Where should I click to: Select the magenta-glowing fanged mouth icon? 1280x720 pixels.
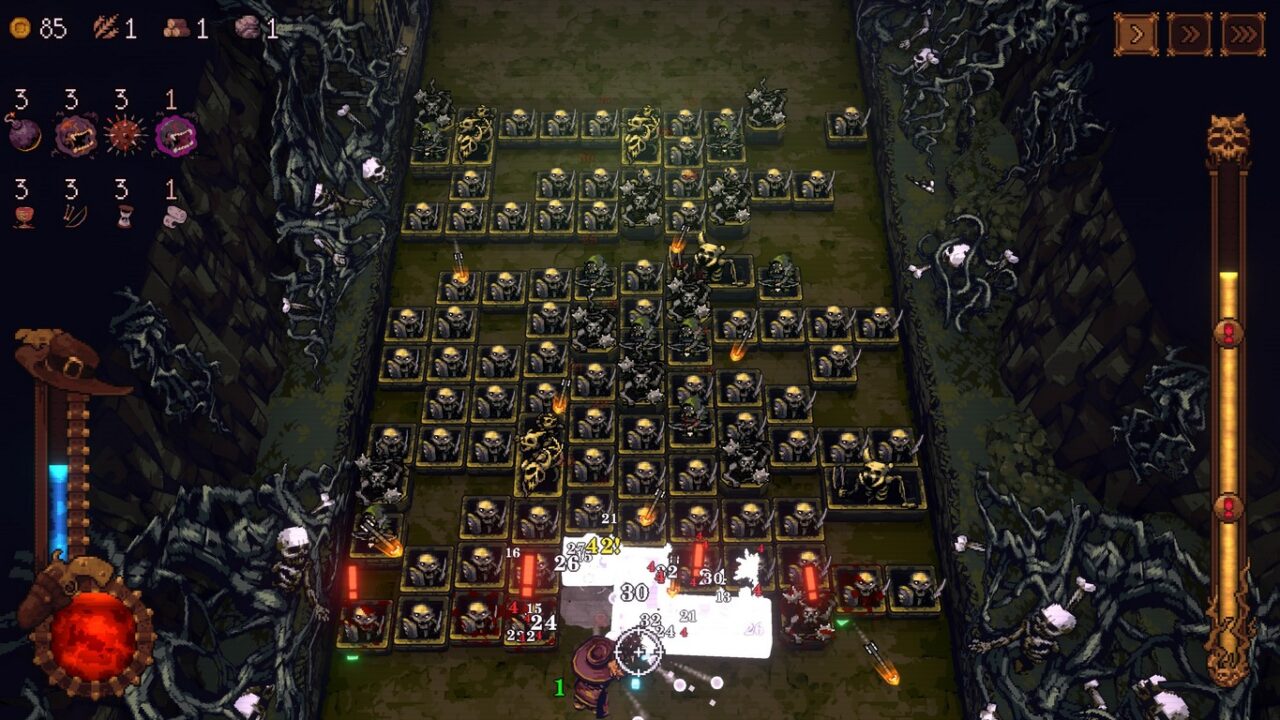tap(175, 135)
